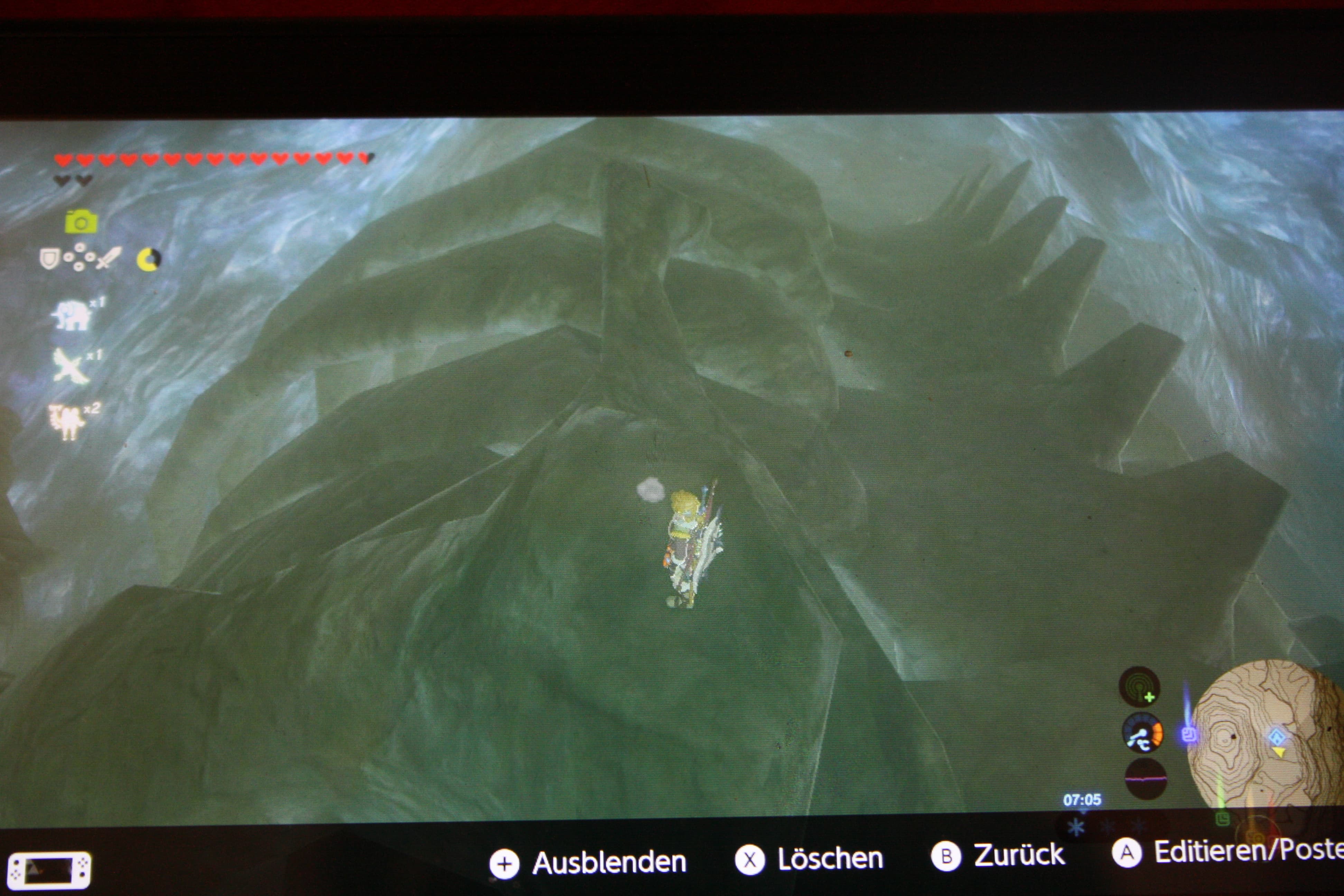Select the camel Urbosa's Fury icon
The image size is (1344, 896).
click(67, 422)
